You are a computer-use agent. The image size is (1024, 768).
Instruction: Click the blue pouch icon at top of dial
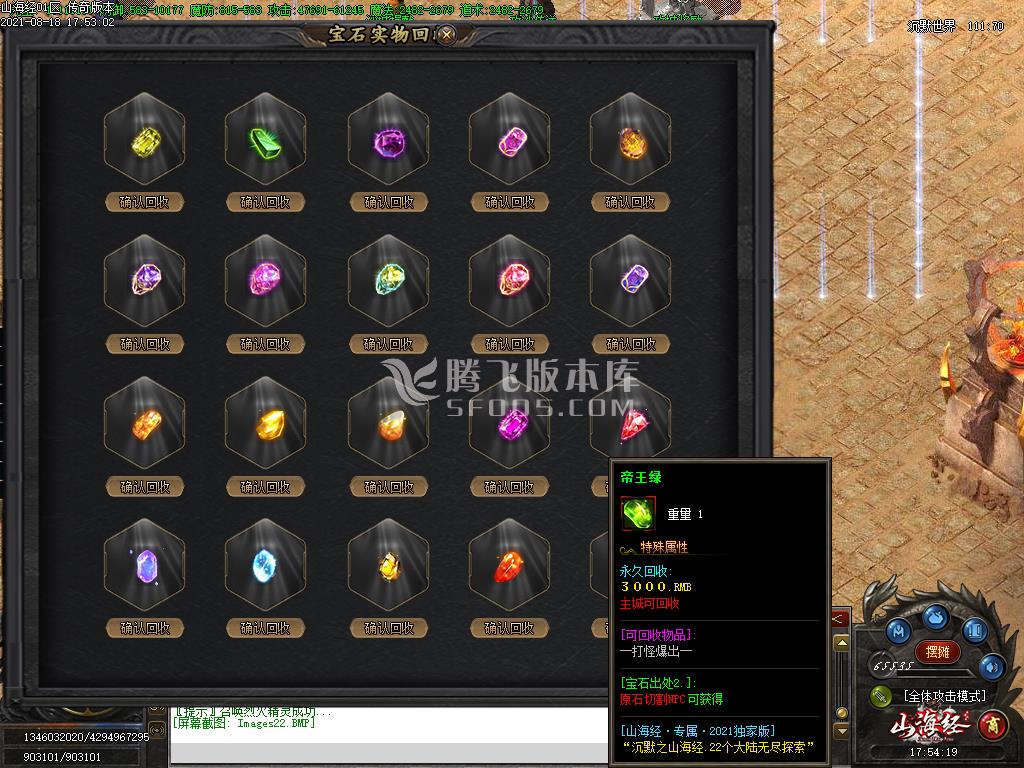pos(936,616)
